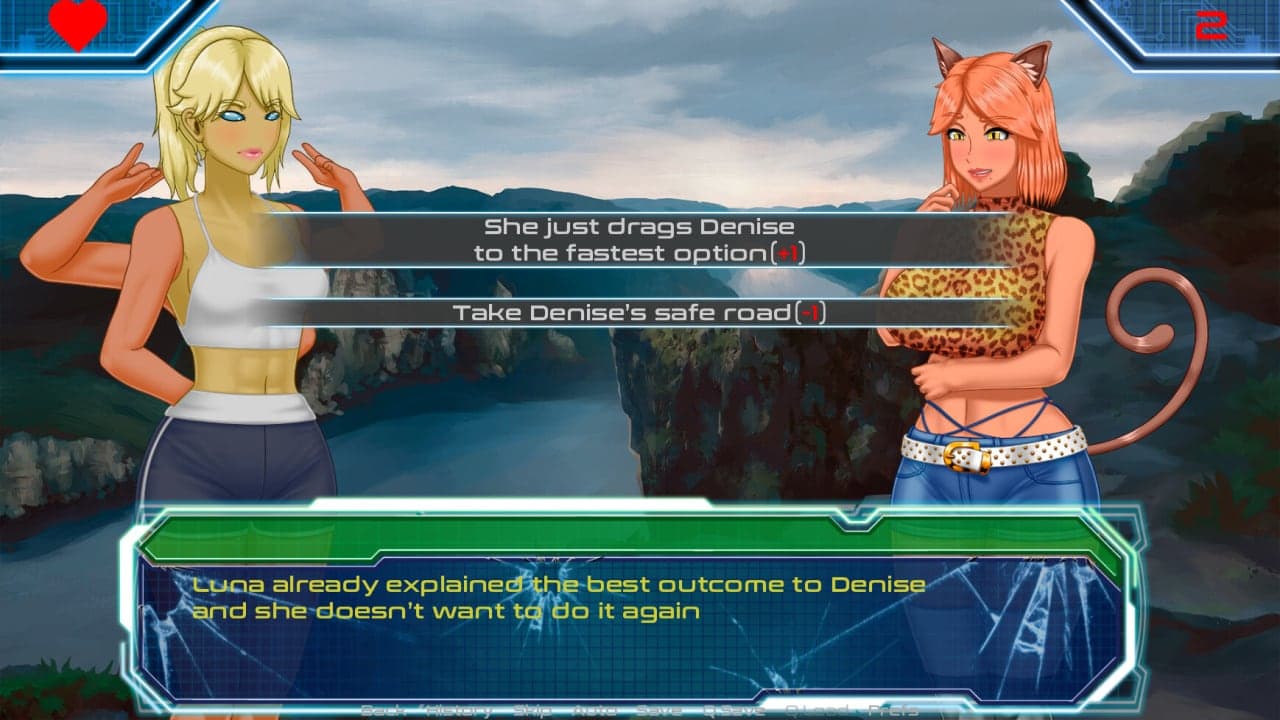
Task: Activate Skip in the quick menu
Action: [x=533, y=710]
